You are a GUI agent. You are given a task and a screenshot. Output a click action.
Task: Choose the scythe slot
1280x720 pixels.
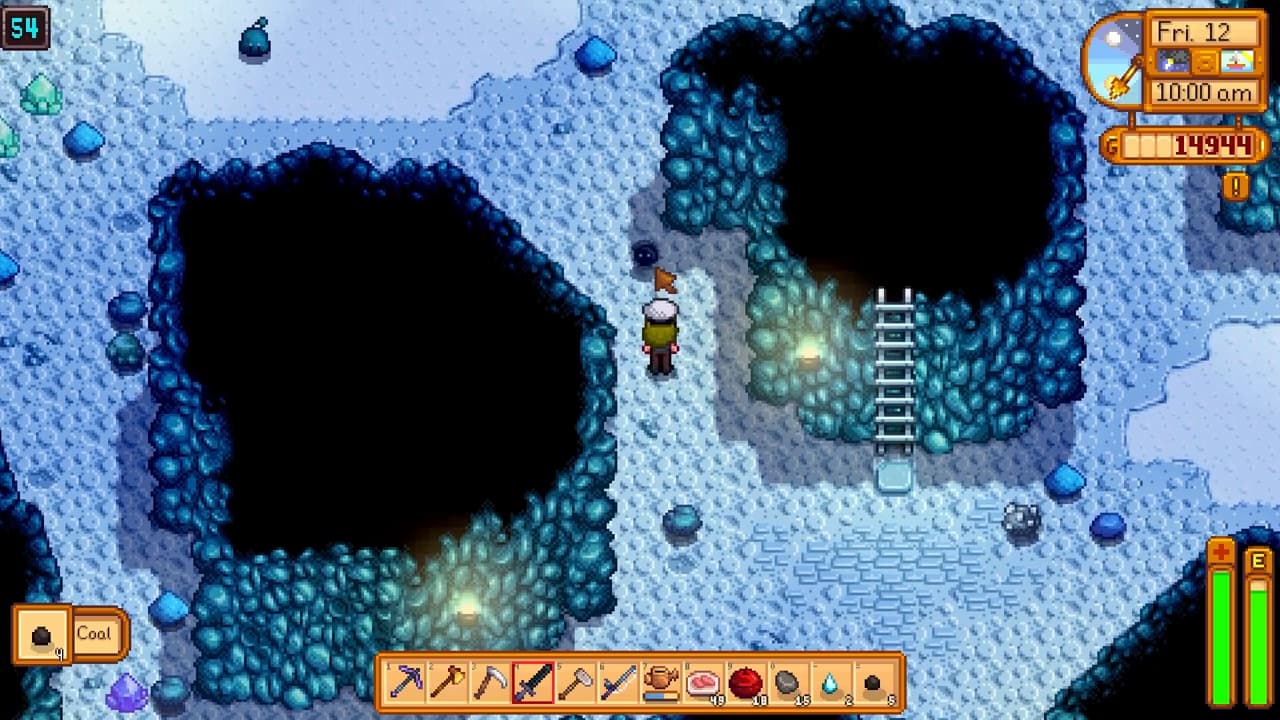(x=490, y=683)
